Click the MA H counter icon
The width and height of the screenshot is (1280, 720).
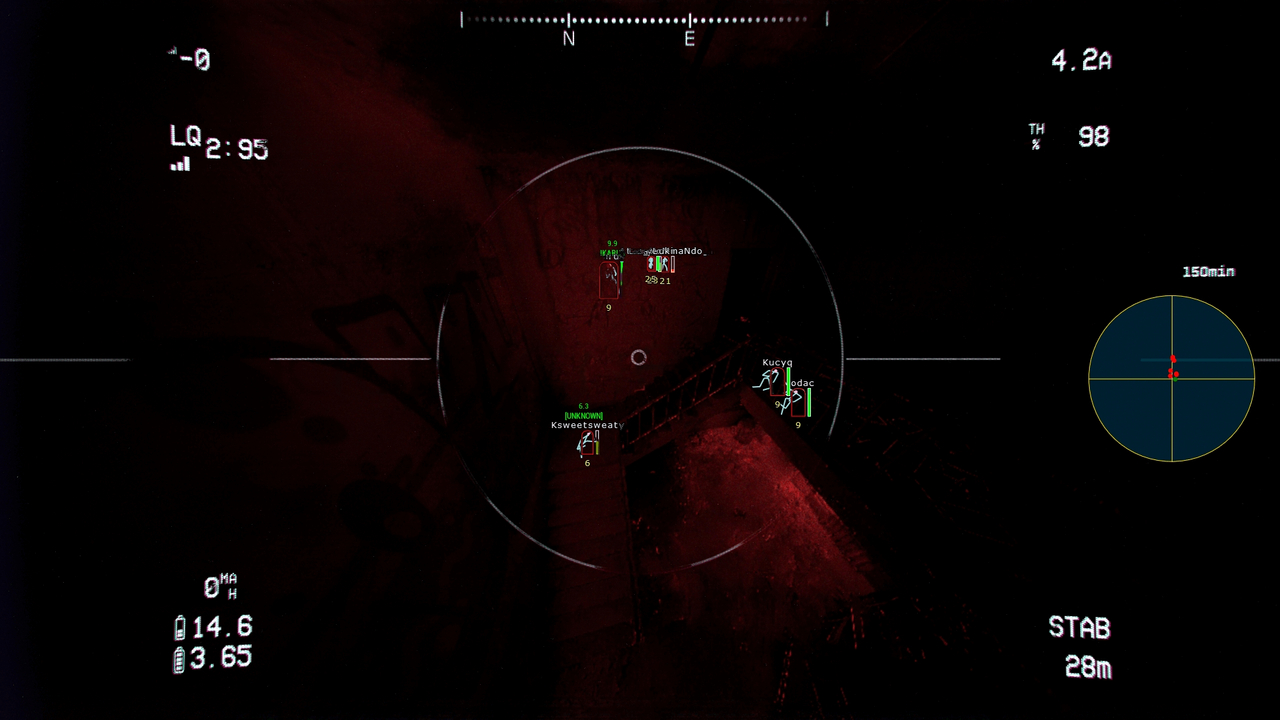(222, 583)
